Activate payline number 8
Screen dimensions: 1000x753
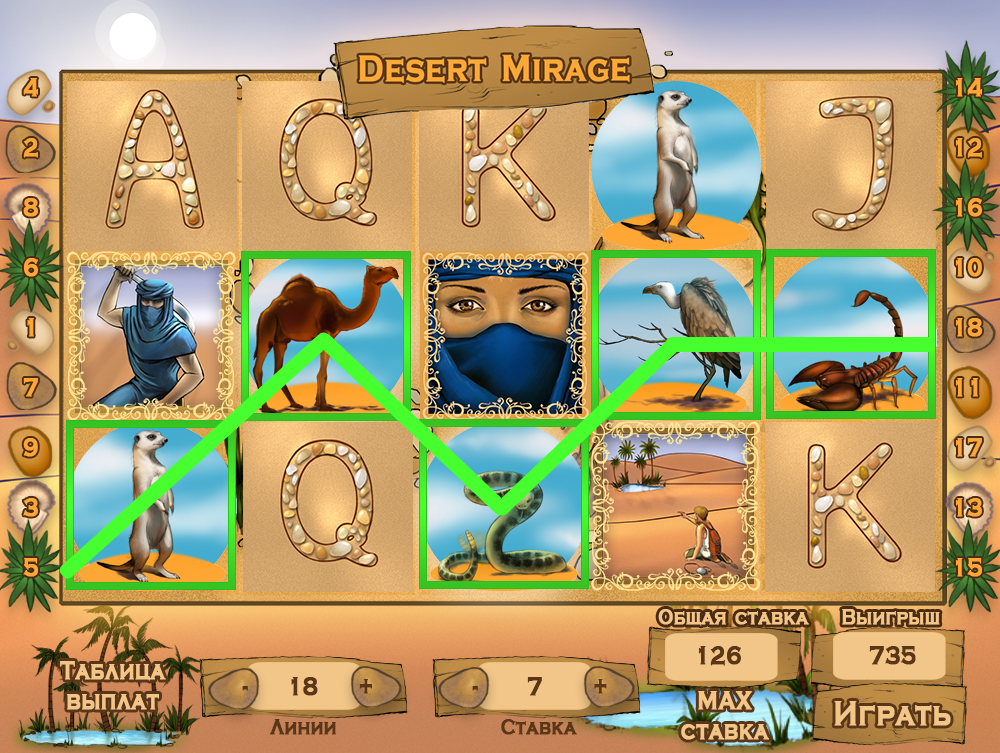tap(31, 208)
